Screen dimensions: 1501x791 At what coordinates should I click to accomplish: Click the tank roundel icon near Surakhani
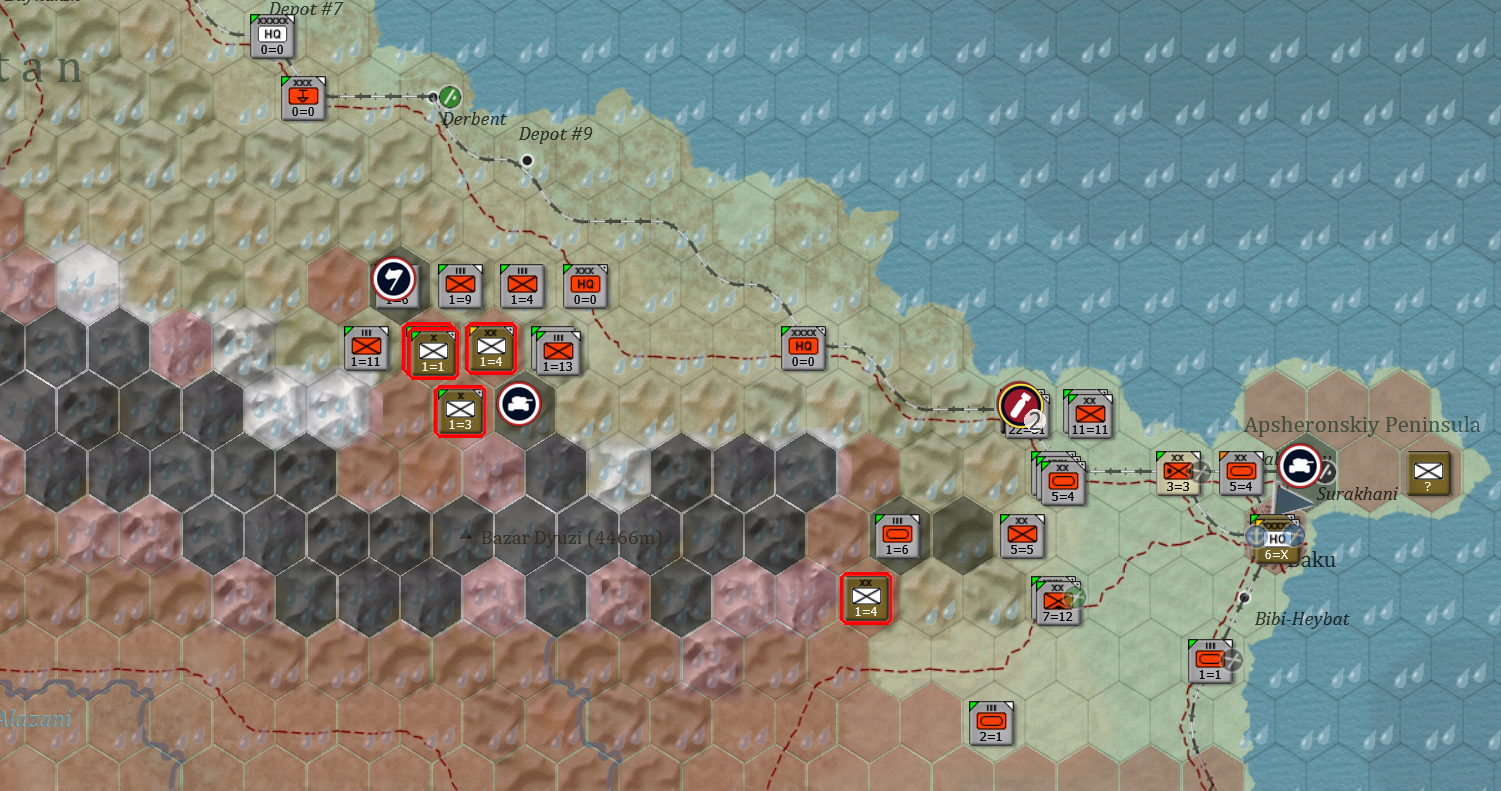[1300, 467]
